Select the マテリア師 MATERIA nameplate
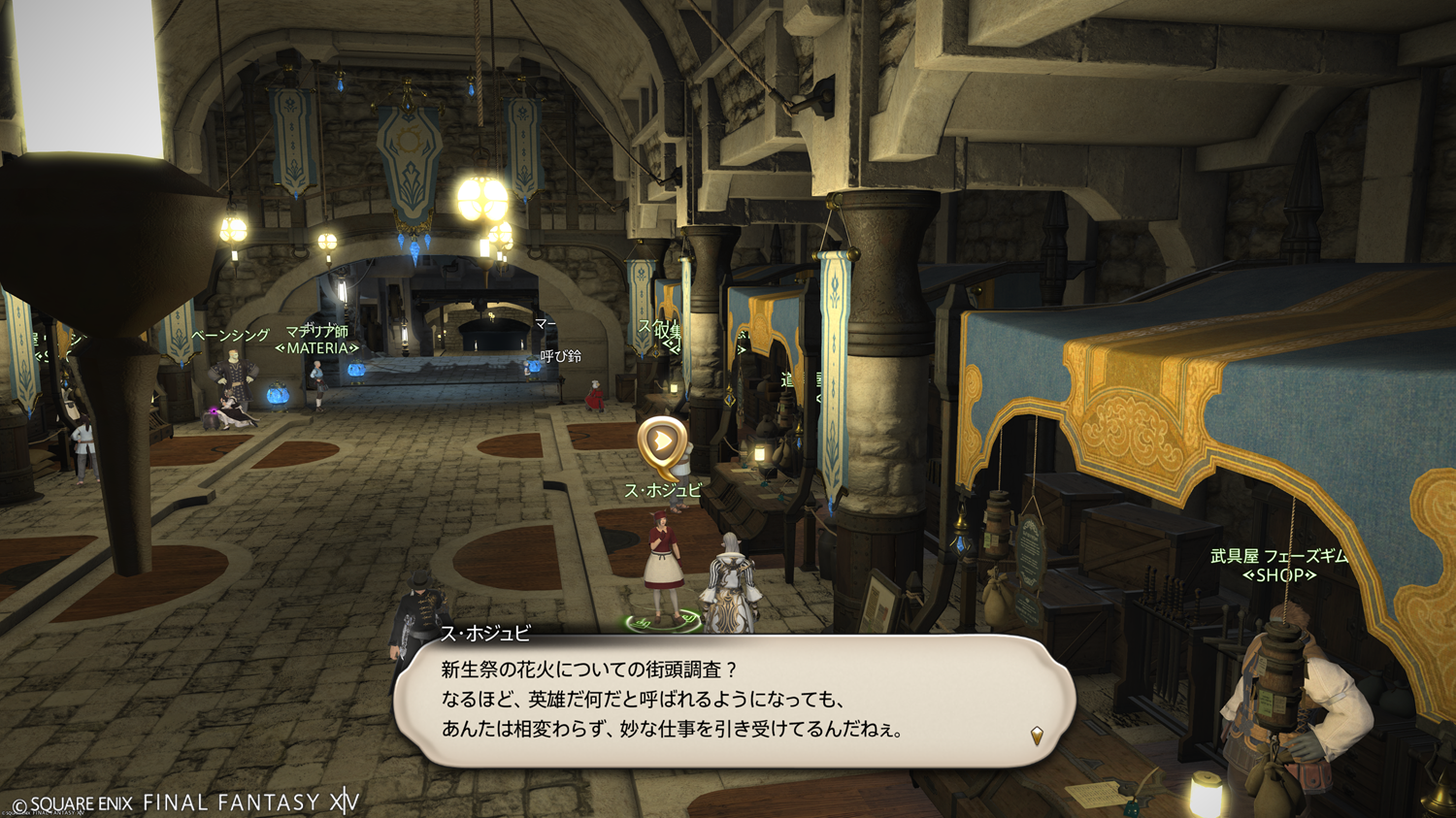1456x818 pixels. [316, 340]
